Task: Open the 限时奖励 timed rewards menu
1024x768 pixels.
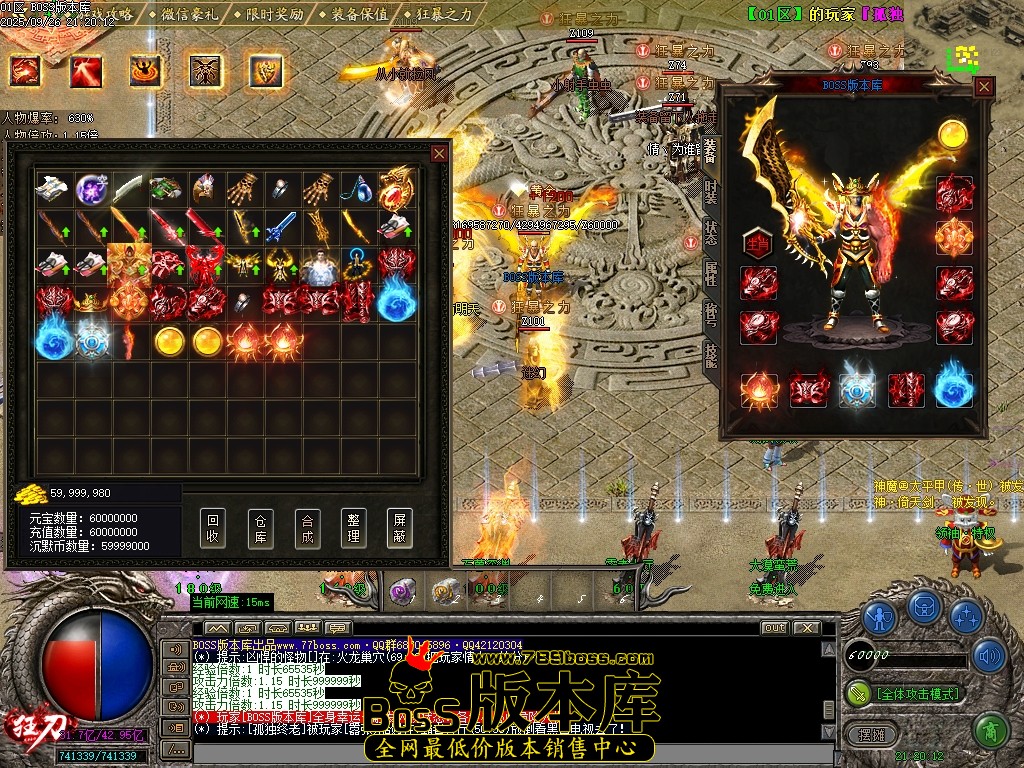Action: coord(268,14)
